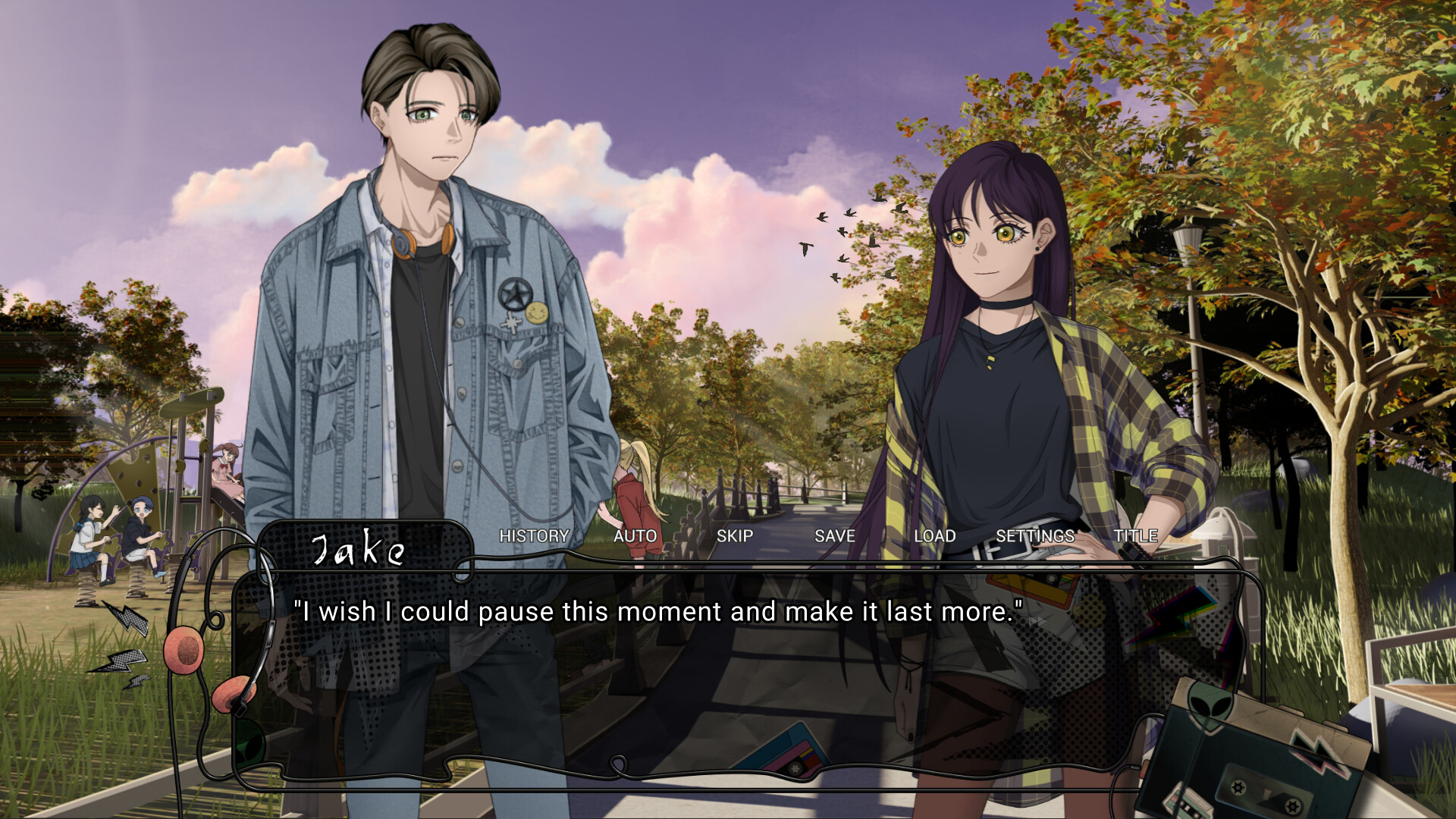Open the Settings screen

point(1034,536)
